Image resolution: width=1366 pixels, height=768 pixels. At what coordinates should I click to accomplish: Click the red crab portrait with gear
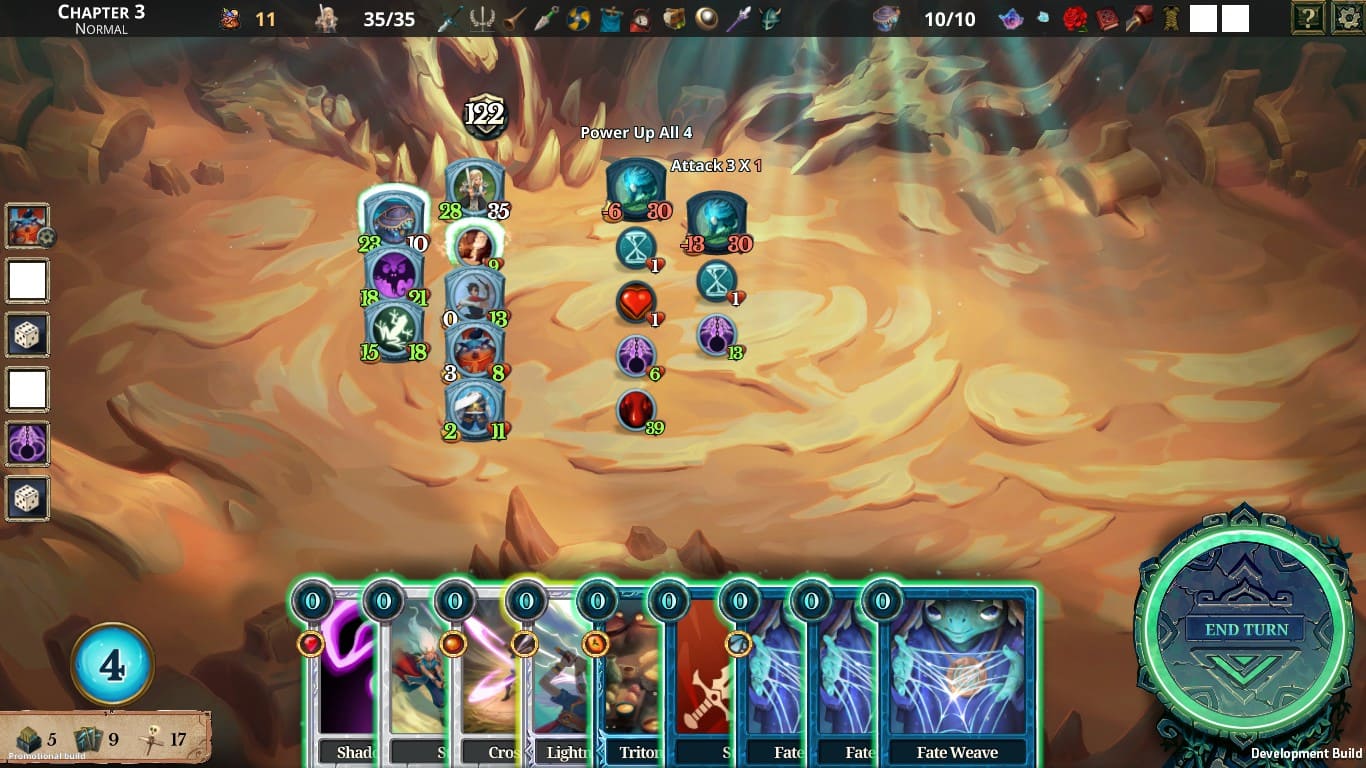[x=27, y=225]
